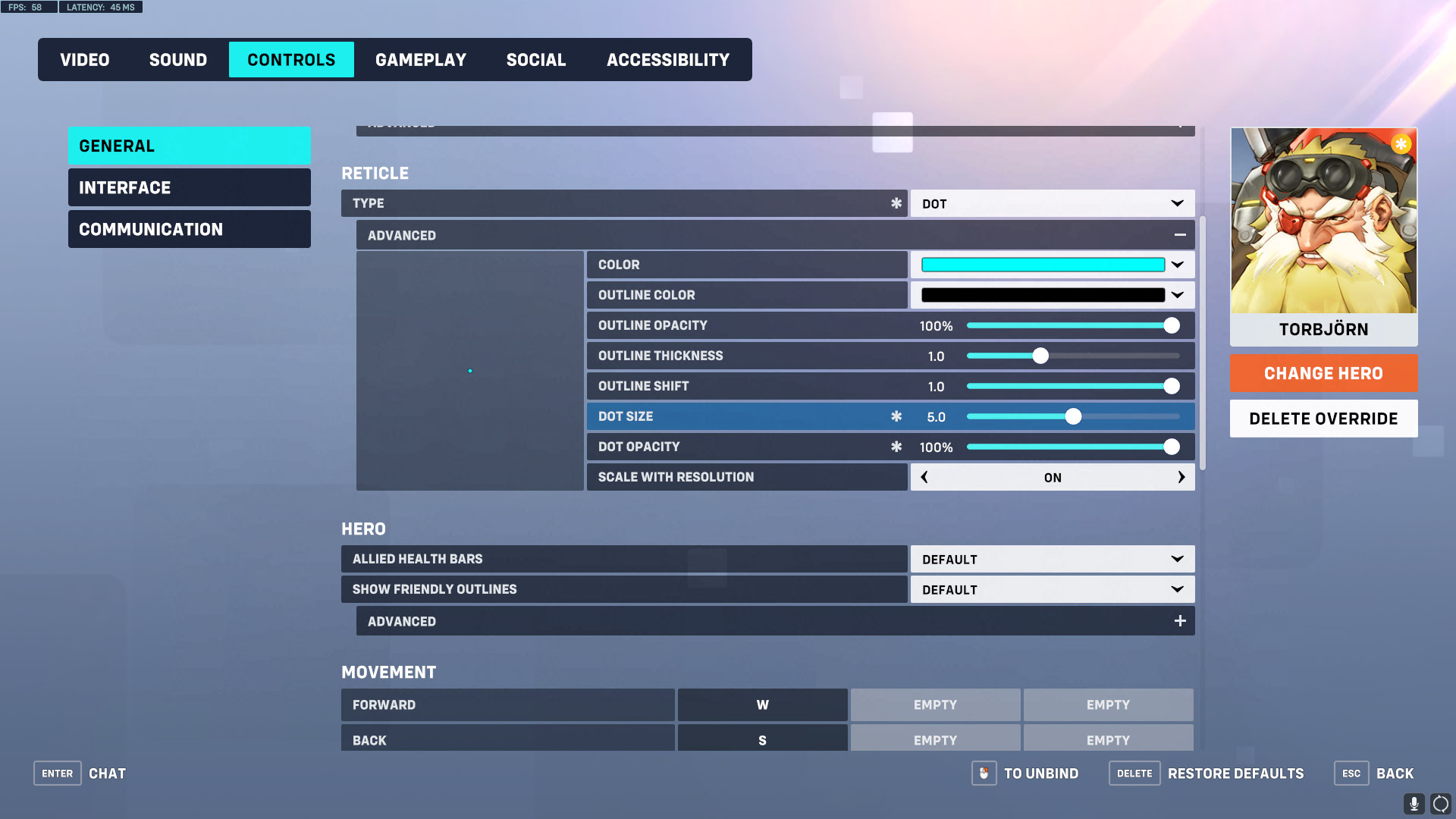This screenshot has width=1456, height=819.
Task: Click the asterisk icon on the TYPE row
Action: click(x=896, y=203)
